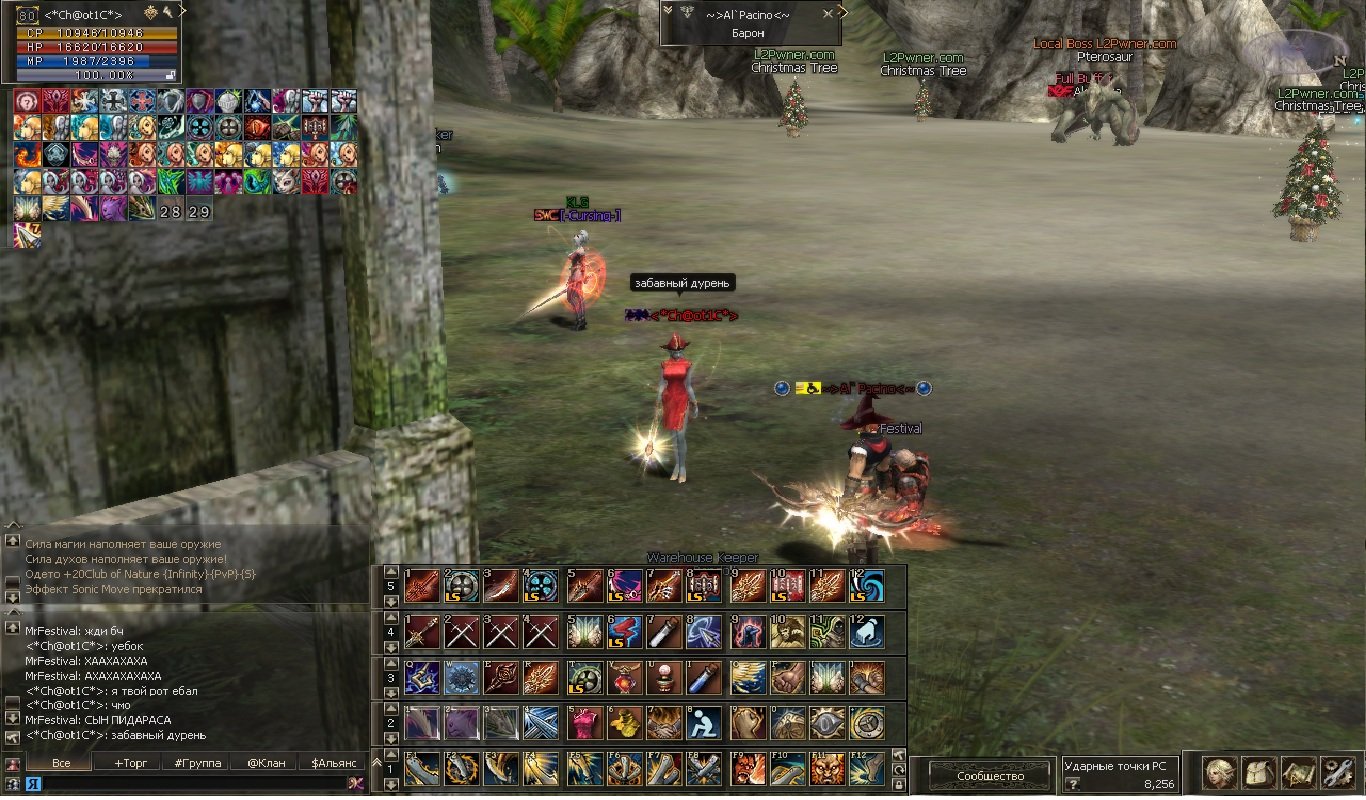The height and width of the screenshot is (800, 1366).
Task: Open the inventory bag icon
Action: (x=1258, y=772)
